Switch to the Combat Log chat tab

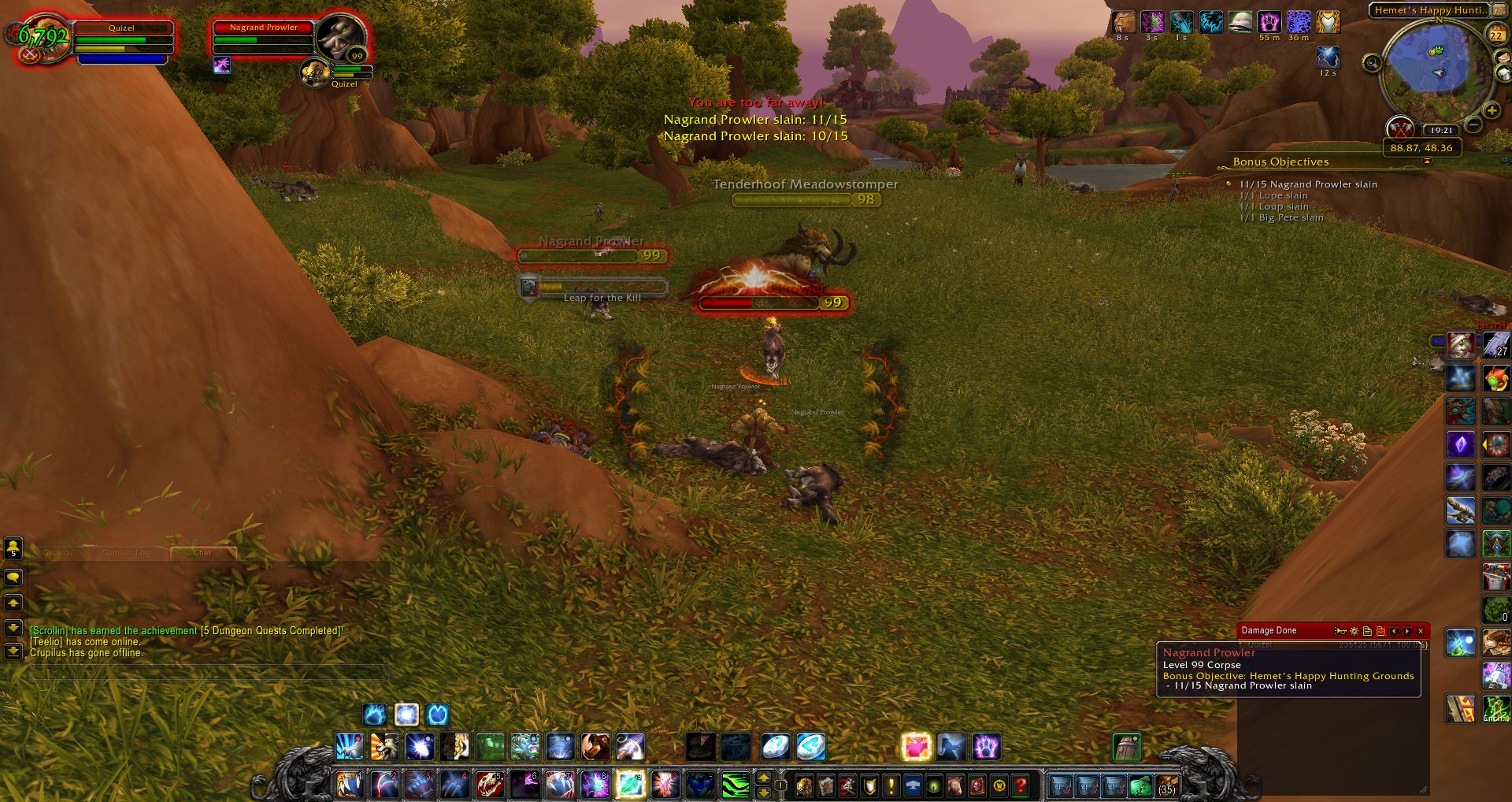tap(125, 553)
